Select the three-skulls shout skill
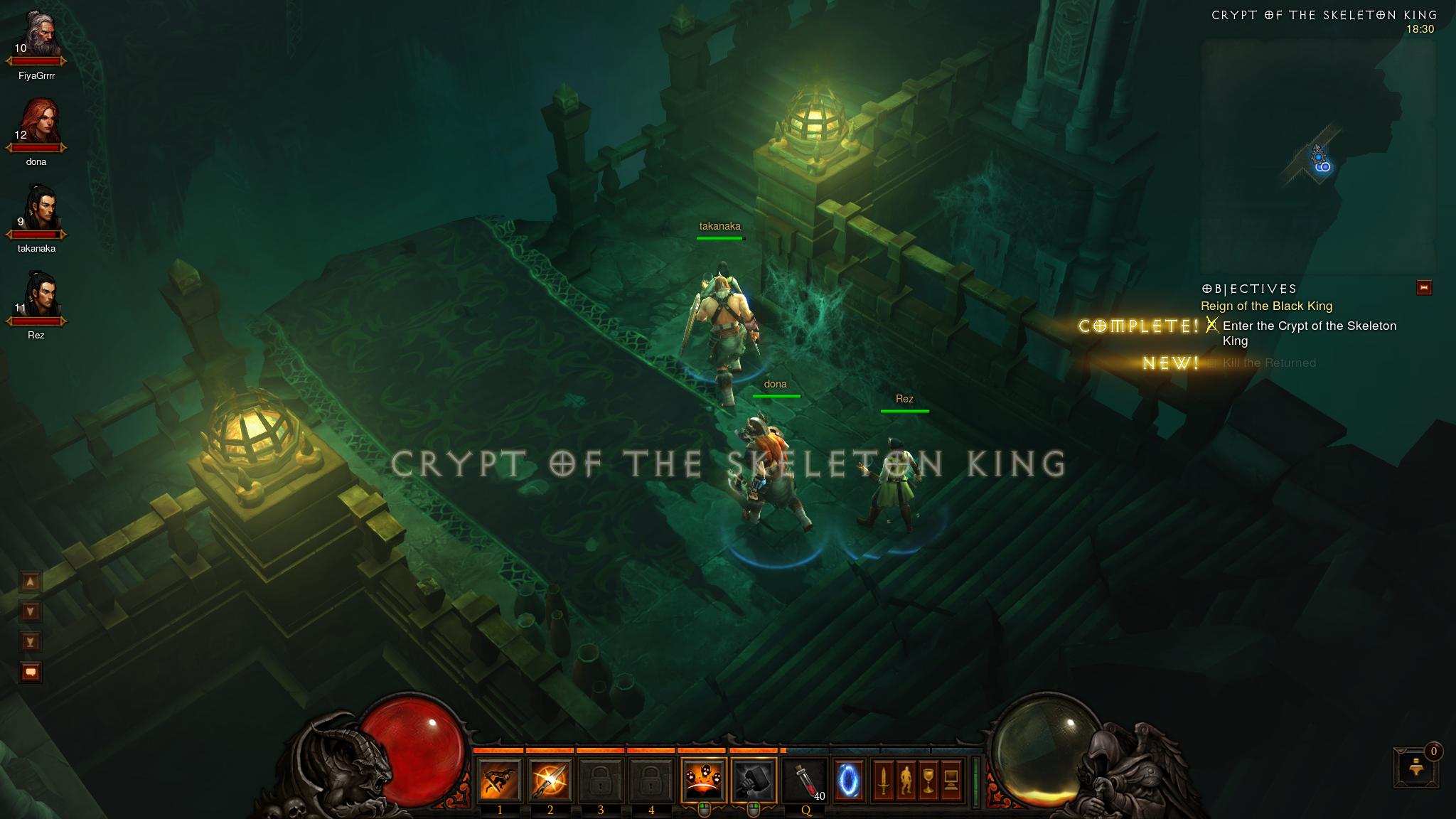Screen dimensions: 1456x819 (x=703, y=780)
